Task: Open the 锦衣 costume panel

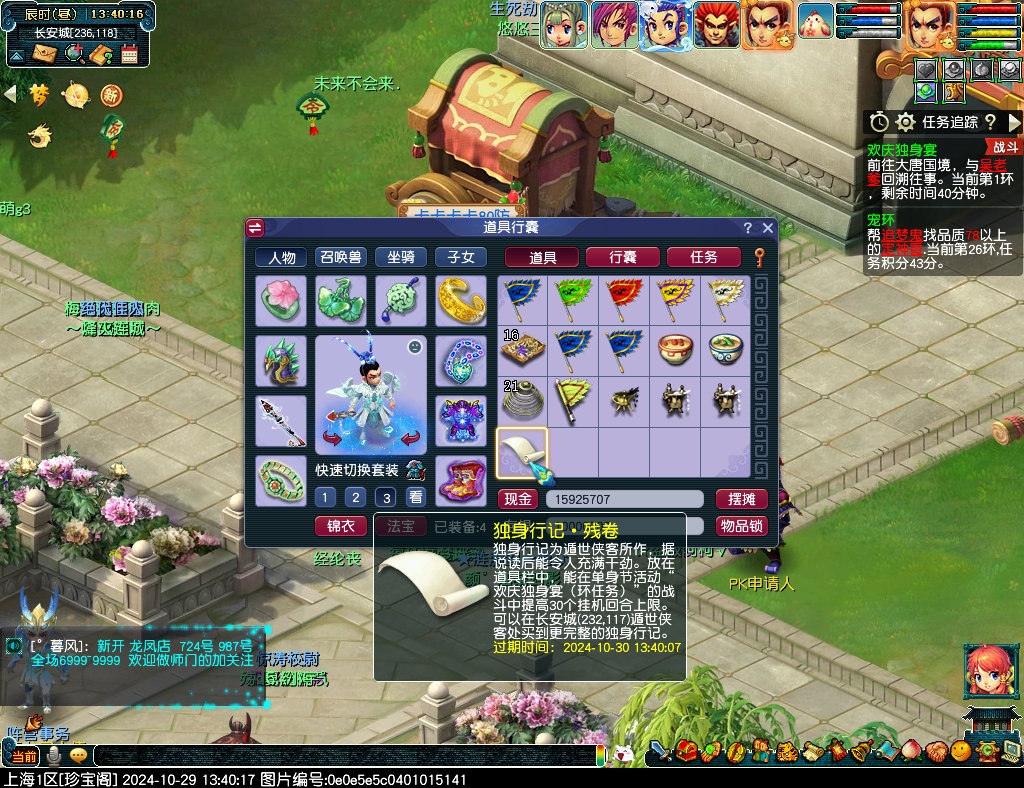Action: point(341,525)
